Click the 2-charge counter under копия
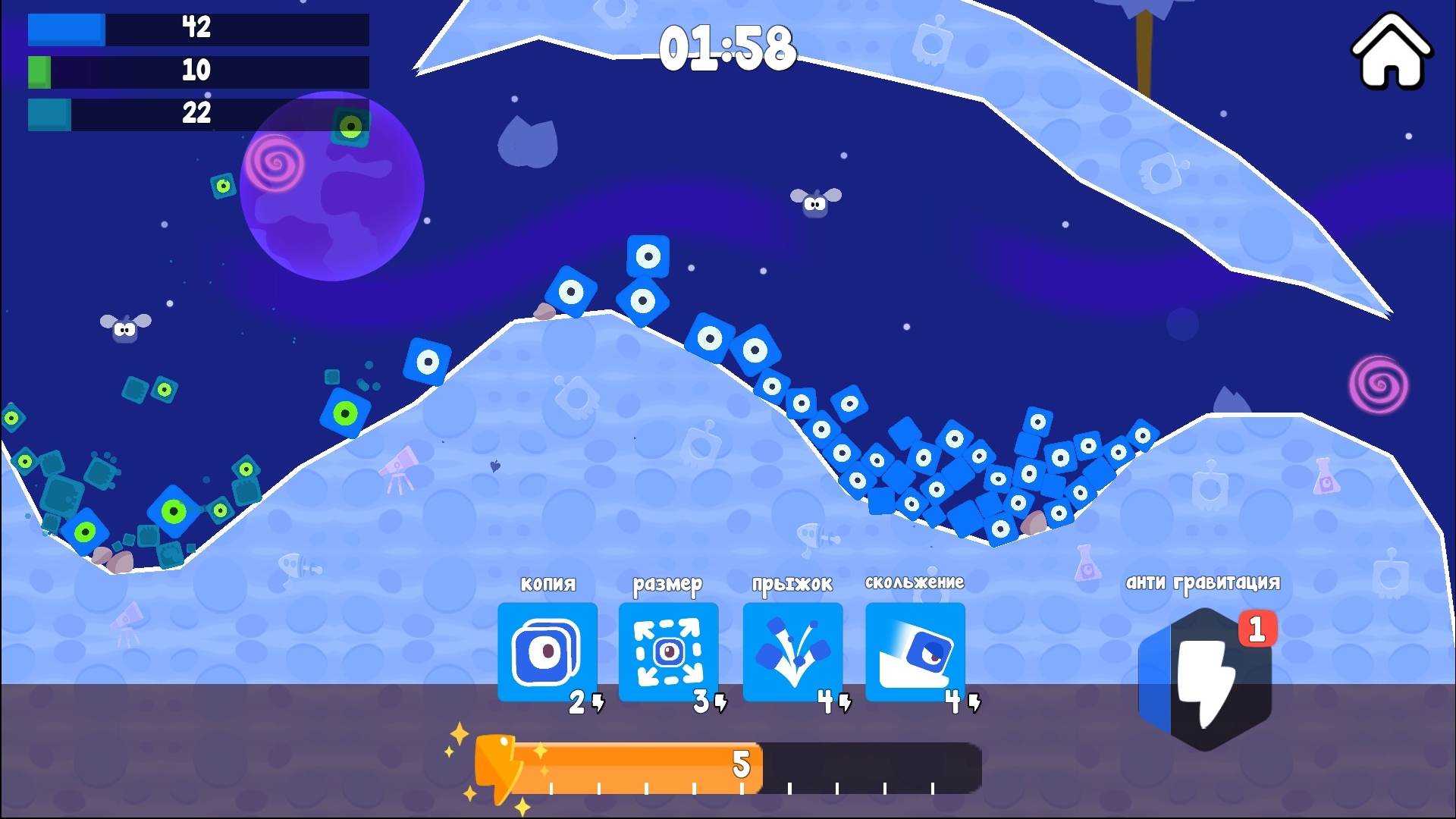The width and height of the screenshot is (1456, 819). coord(576,703)
